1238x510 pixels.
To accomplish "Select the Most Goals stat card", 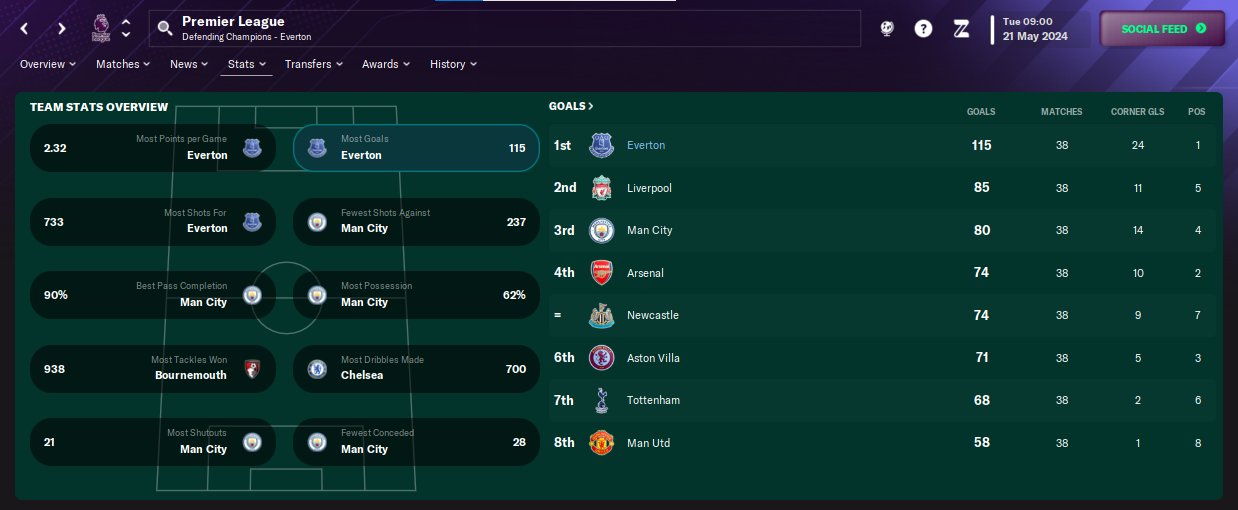I will point(416,148).
